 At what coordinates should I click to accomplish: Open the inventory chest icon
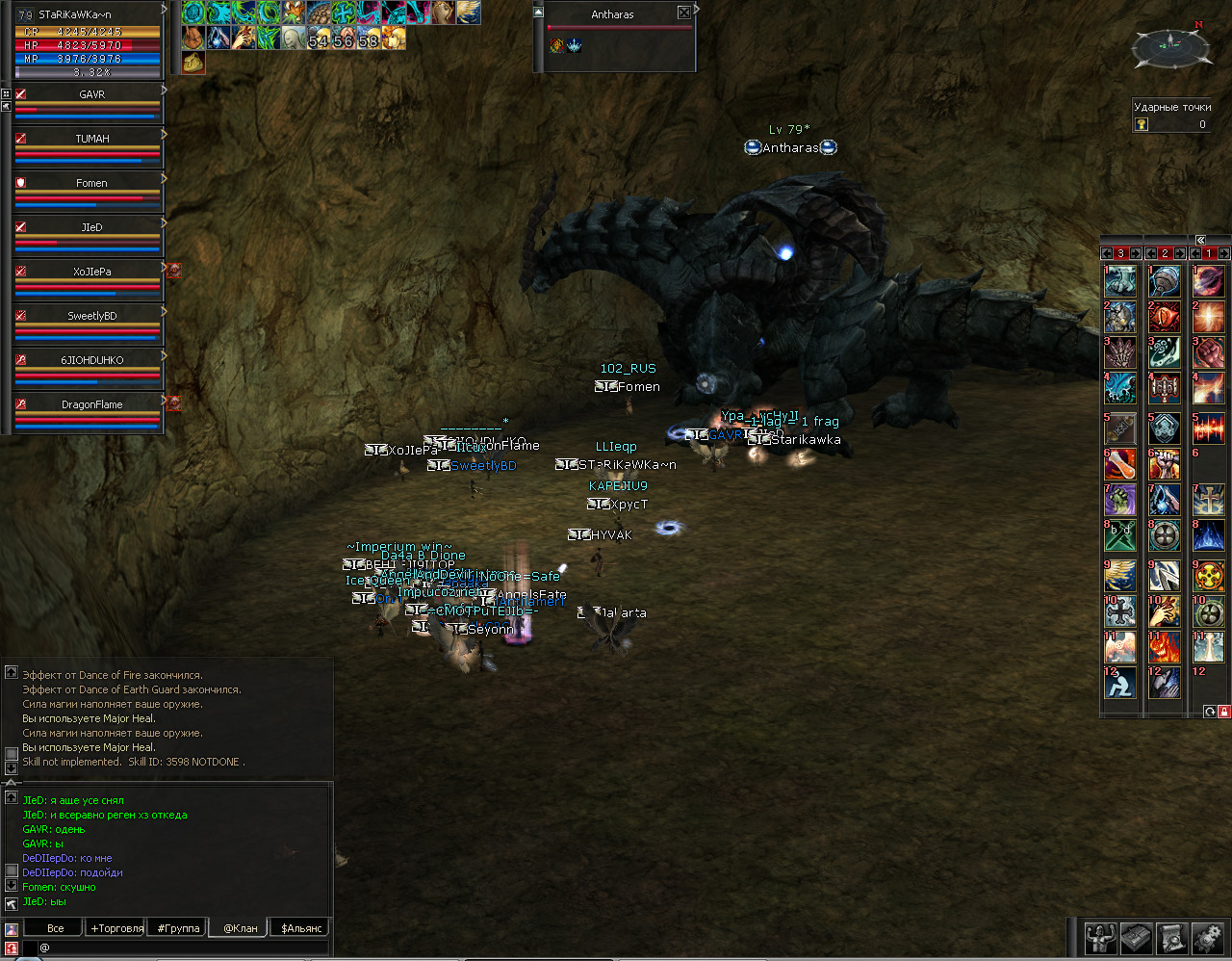[1137, 937]
